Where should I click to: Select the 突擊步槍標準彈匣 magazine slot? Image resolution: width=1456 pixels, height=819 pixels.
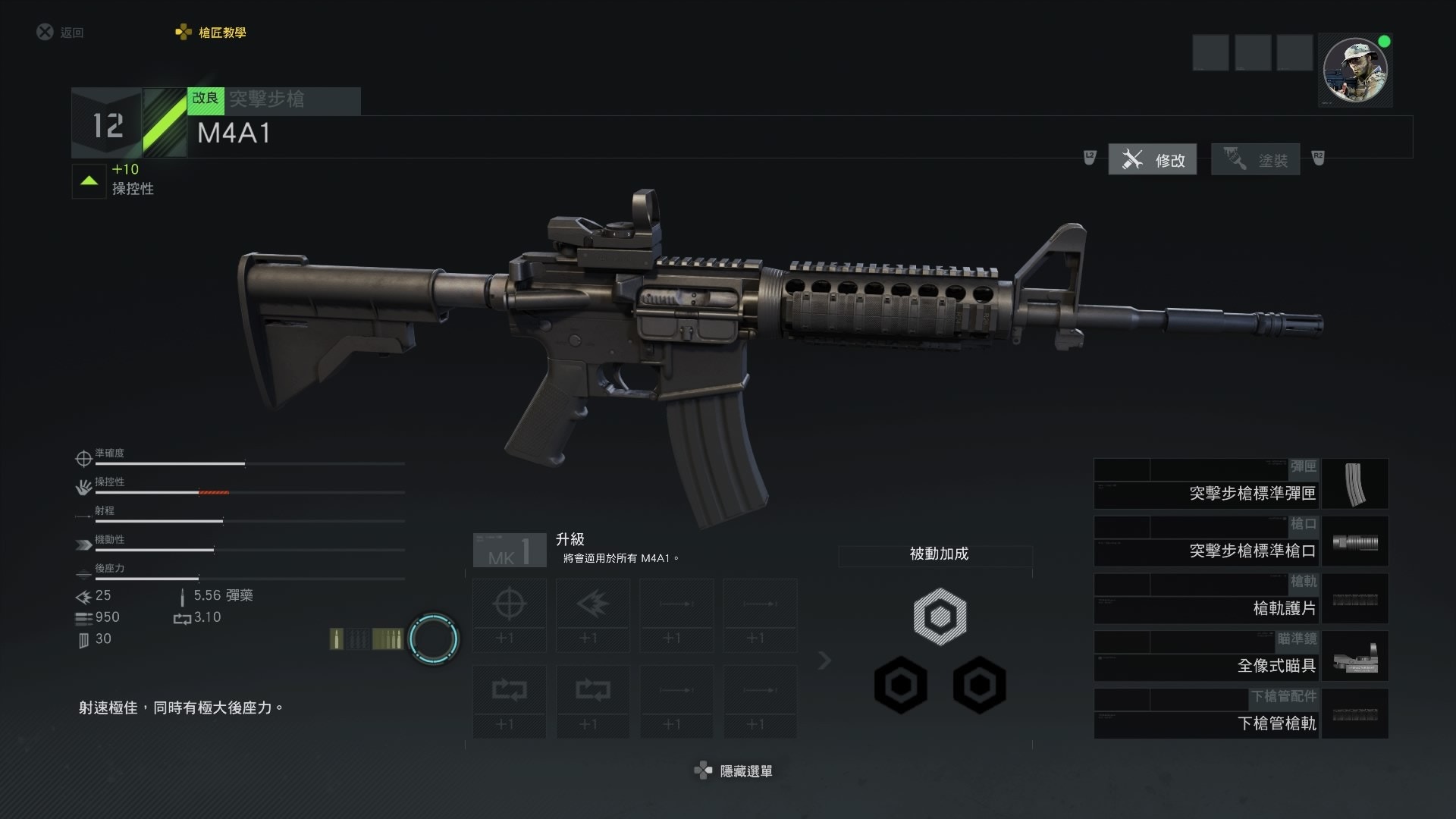1241,484
